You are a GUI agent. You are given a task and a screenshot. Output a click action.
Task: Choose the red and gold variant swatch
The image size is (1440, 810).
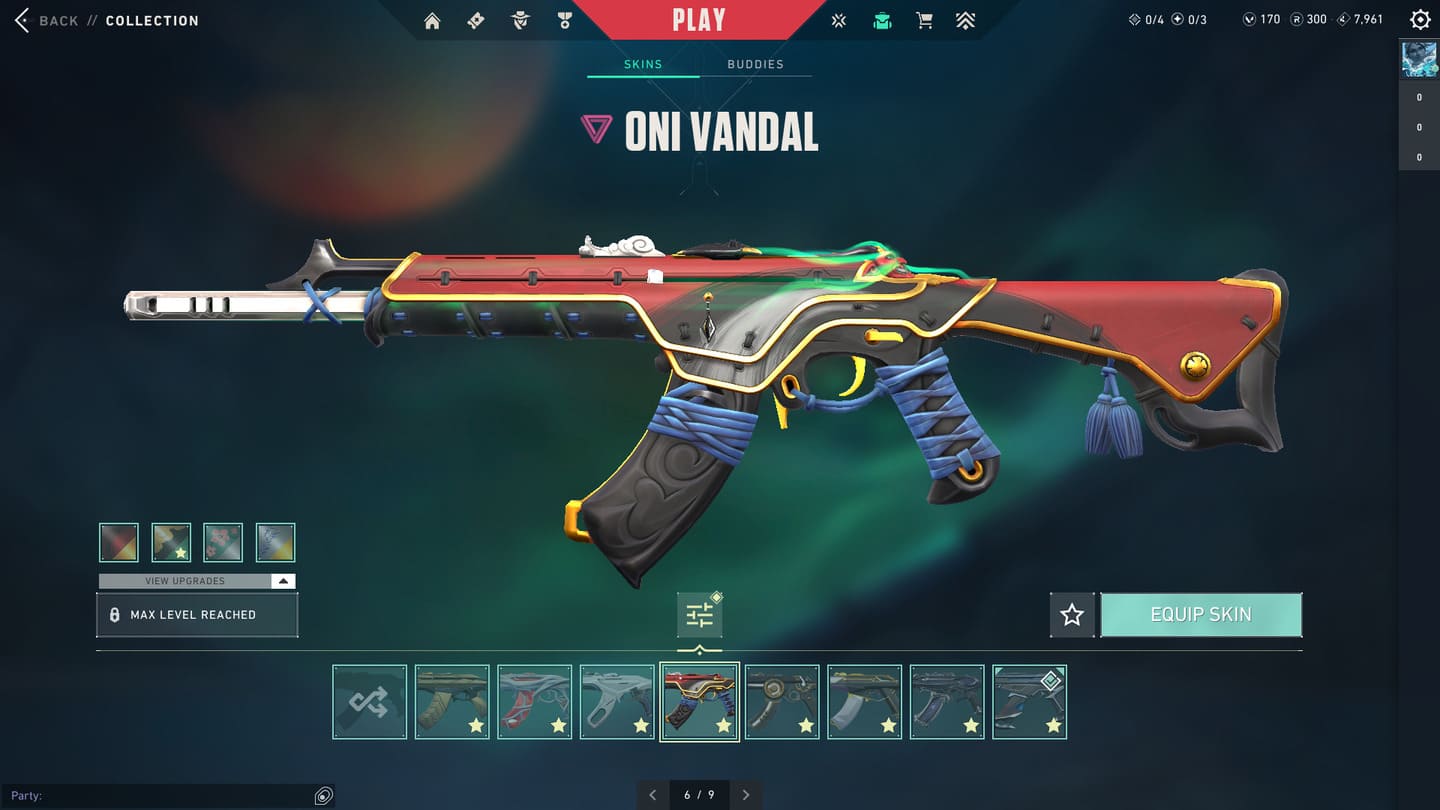point(119,543)
